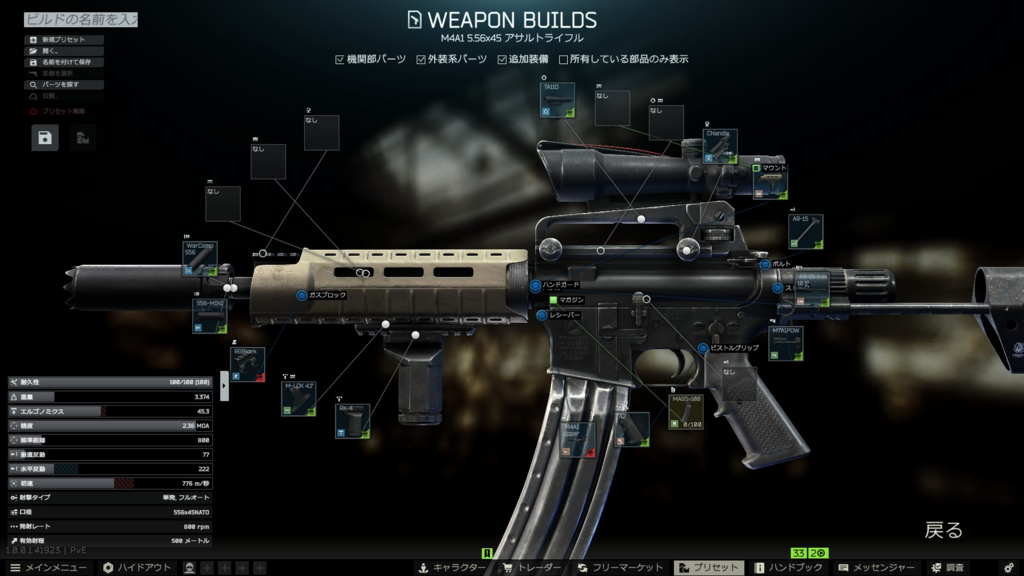1024x576 pixels.
Task: Enable 所有している部品のみ表示 checkbox
Action: (x=564, y=60)
